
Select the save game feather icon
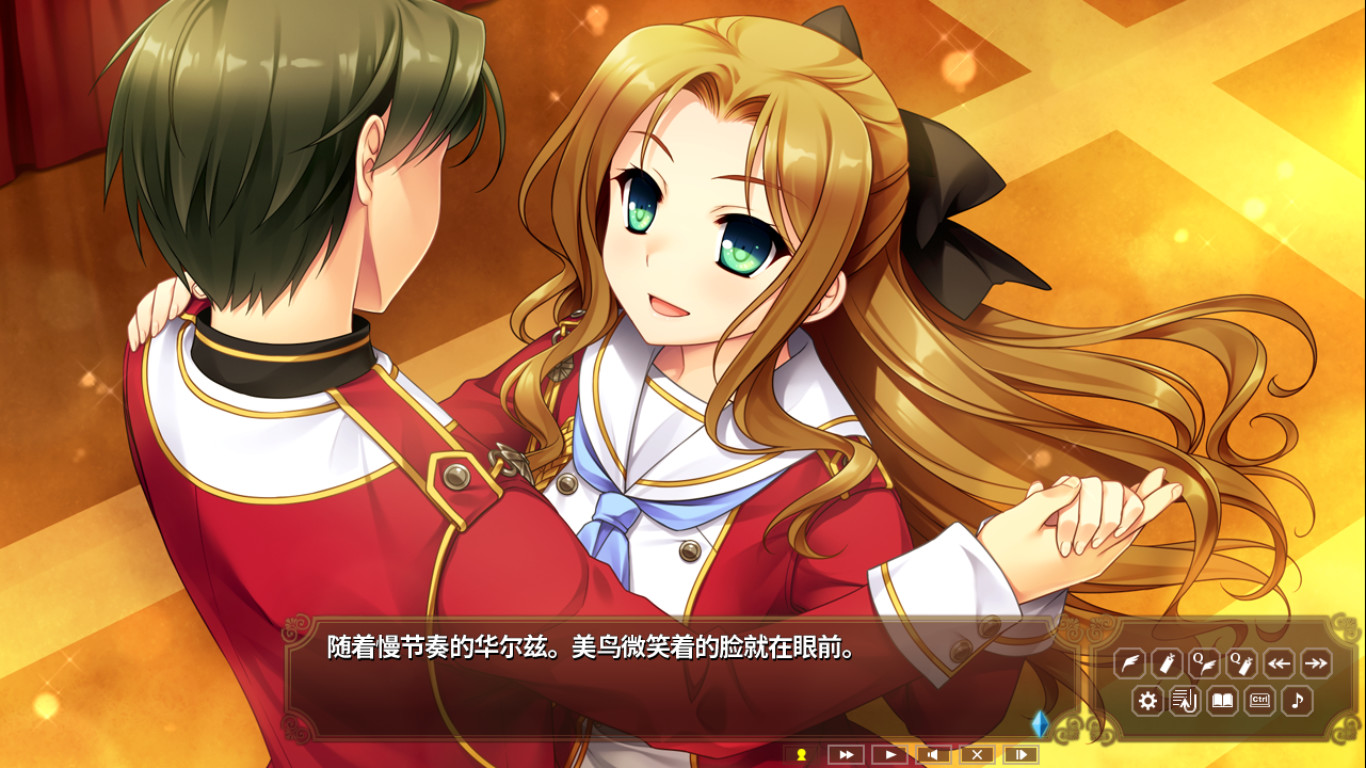pyautogui.click(x=1130, y=663)
